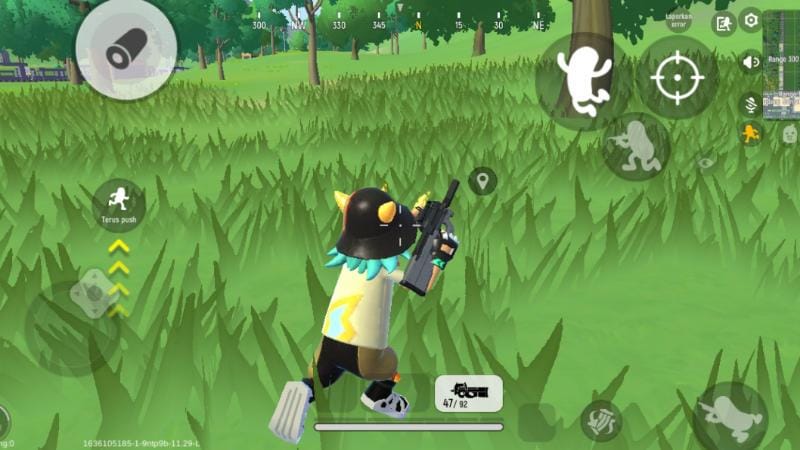
Task: Tap the crosshair aim button
Action: point(677,77)
